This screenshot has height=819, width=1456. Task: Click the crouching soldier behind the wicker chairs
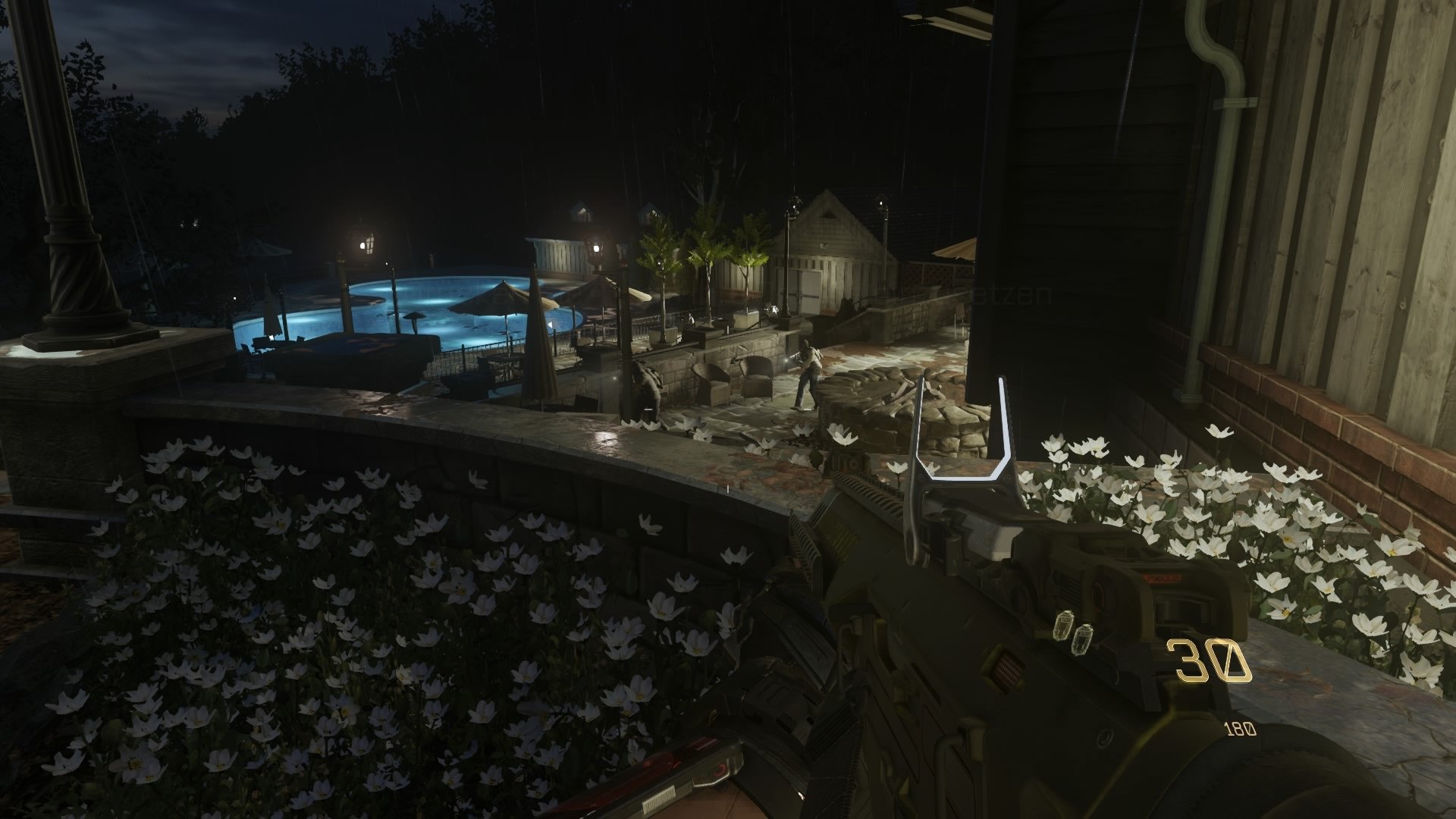click(645, 383)
